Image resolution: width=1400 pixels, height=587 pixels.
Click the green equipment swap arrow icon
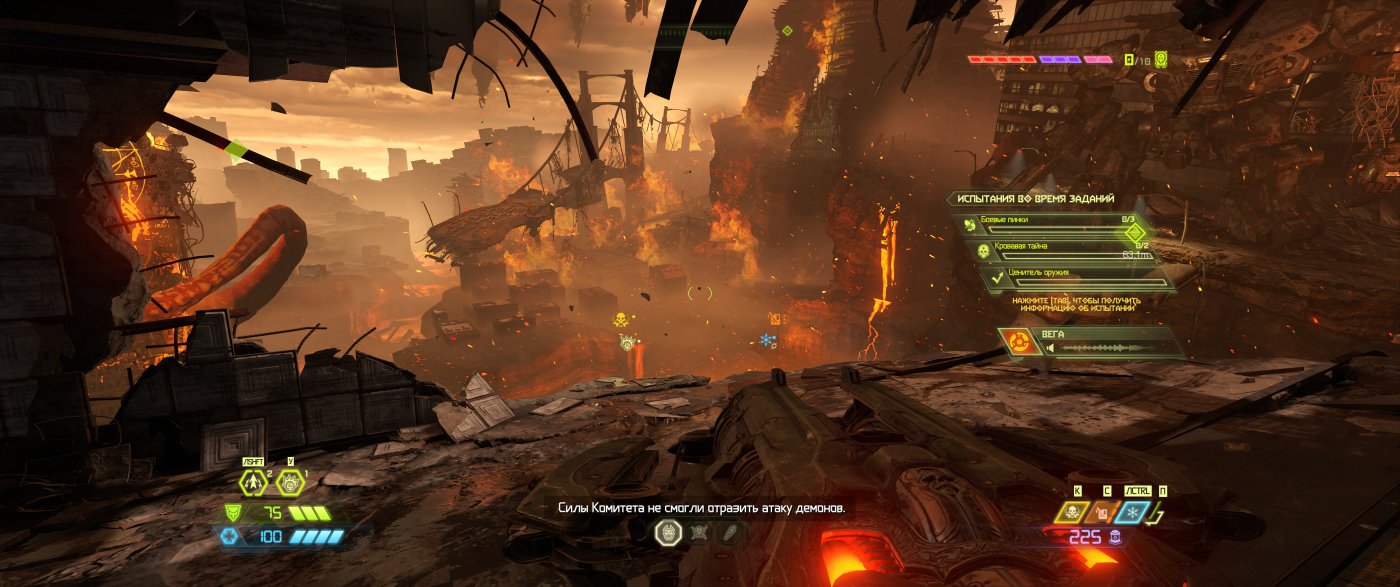click(x=1160, y=514)
